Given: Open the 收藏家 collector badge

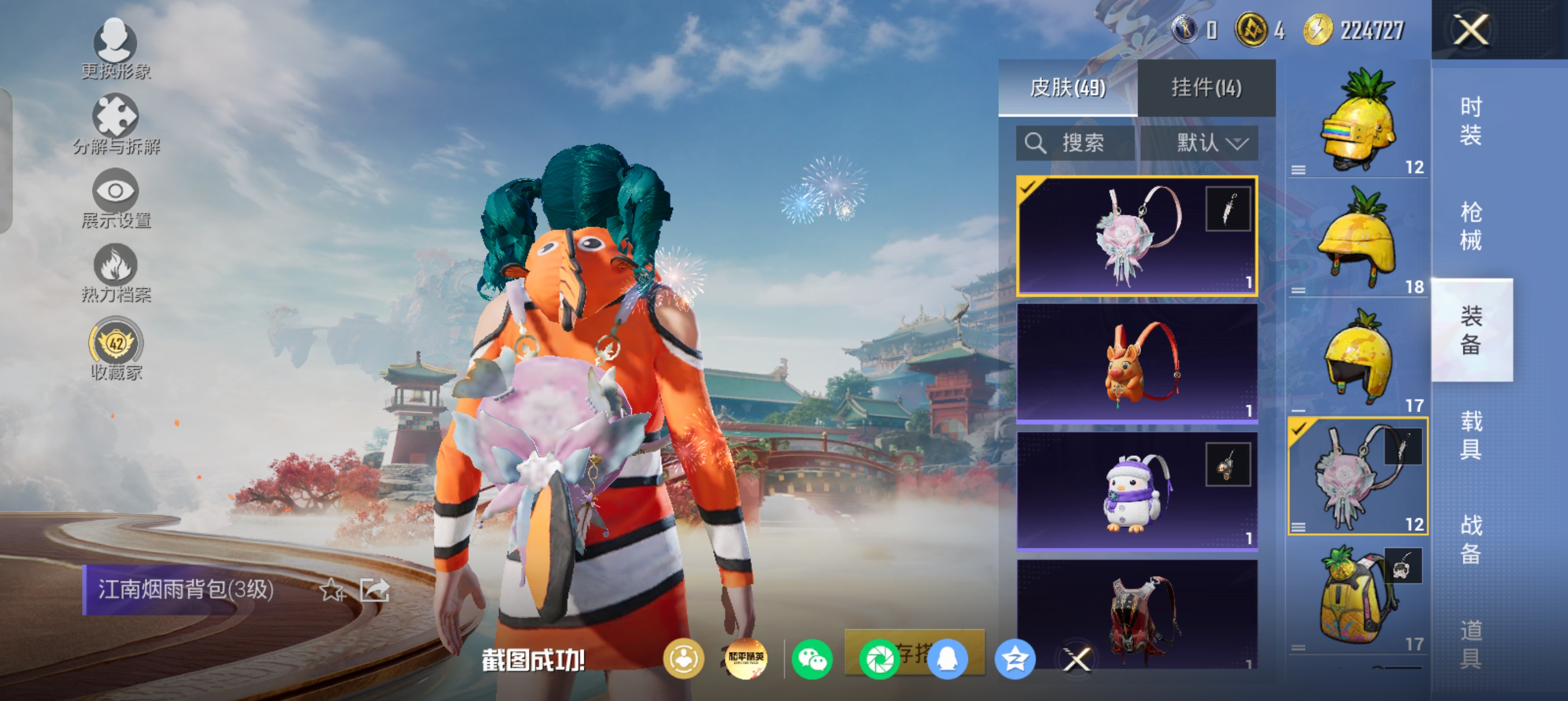Looking at the screenshot, I should coord(115,348).
